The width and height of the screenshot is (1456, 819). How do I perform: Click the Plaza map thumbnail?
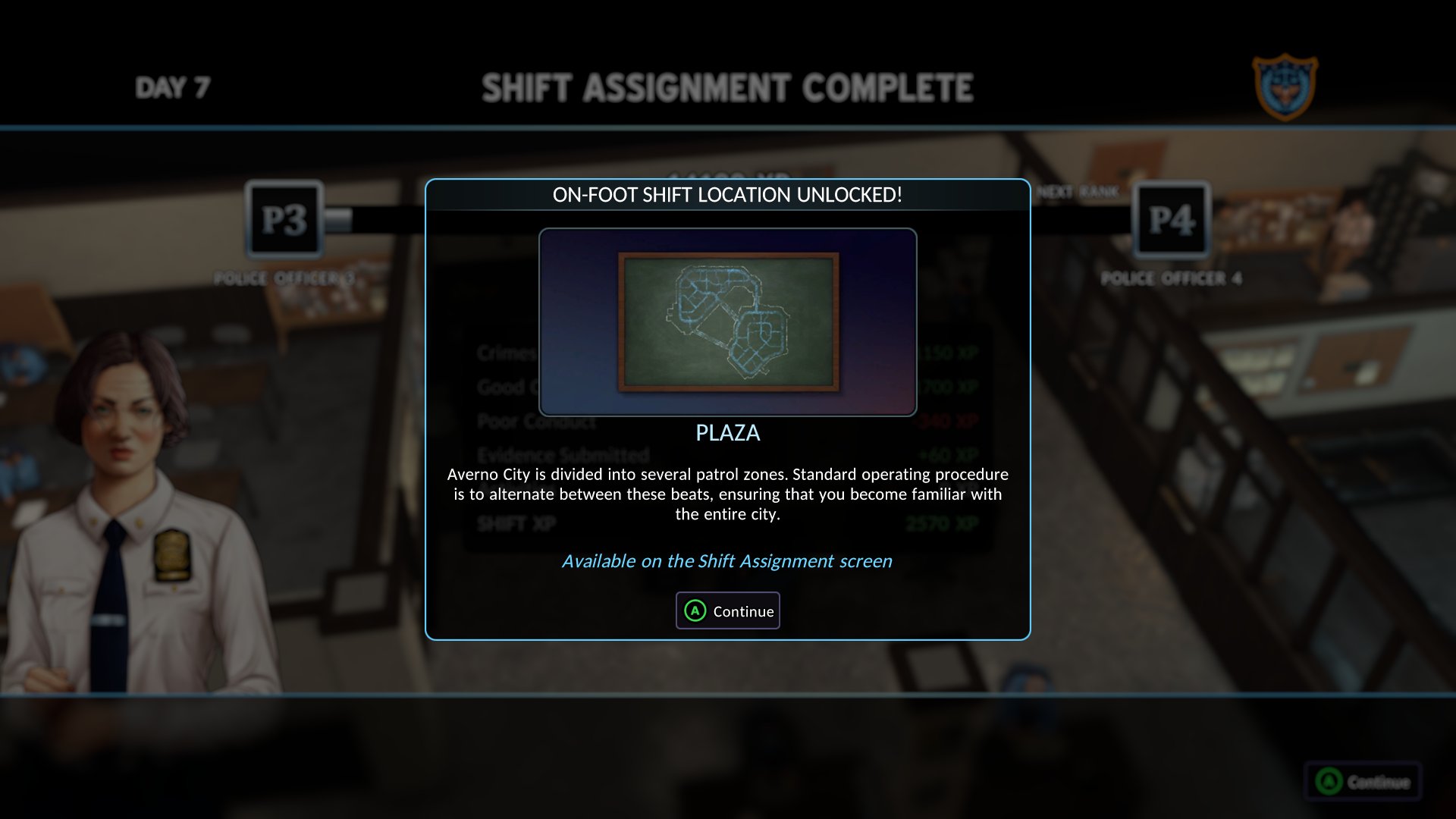728,322
